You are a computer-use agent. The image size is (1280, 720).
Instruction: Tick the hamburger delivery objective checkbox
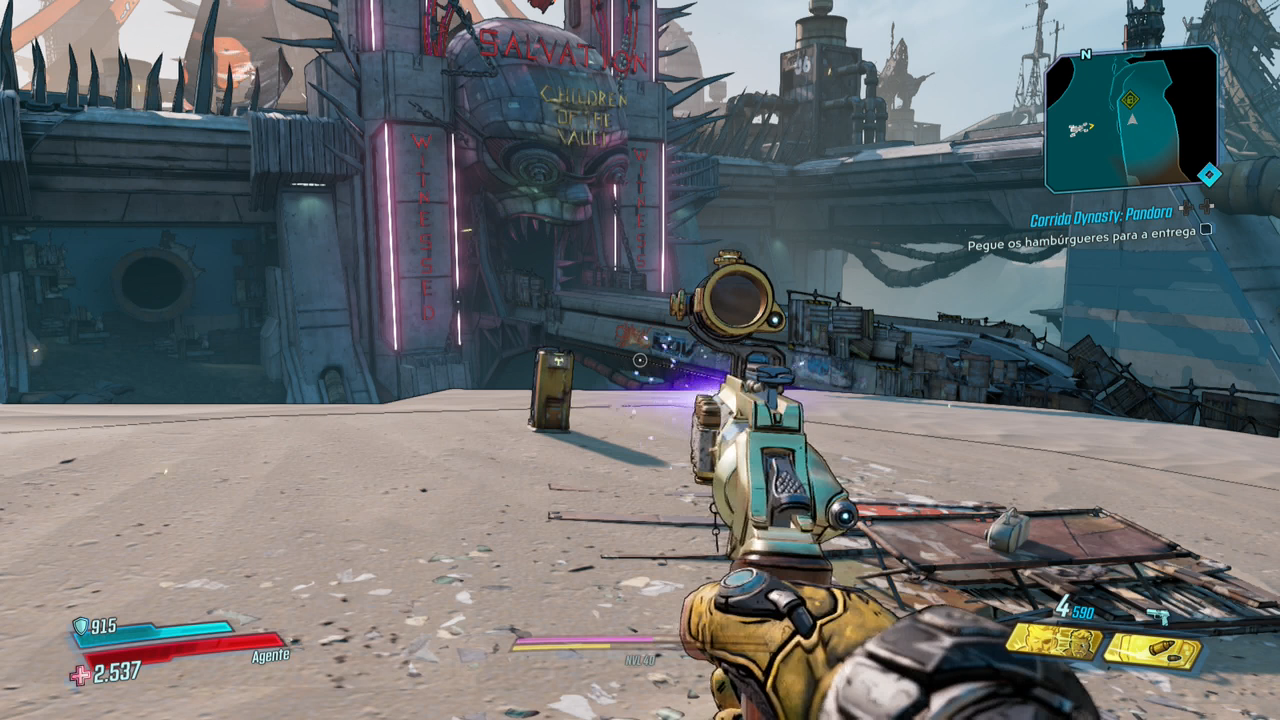point(1206,229)
